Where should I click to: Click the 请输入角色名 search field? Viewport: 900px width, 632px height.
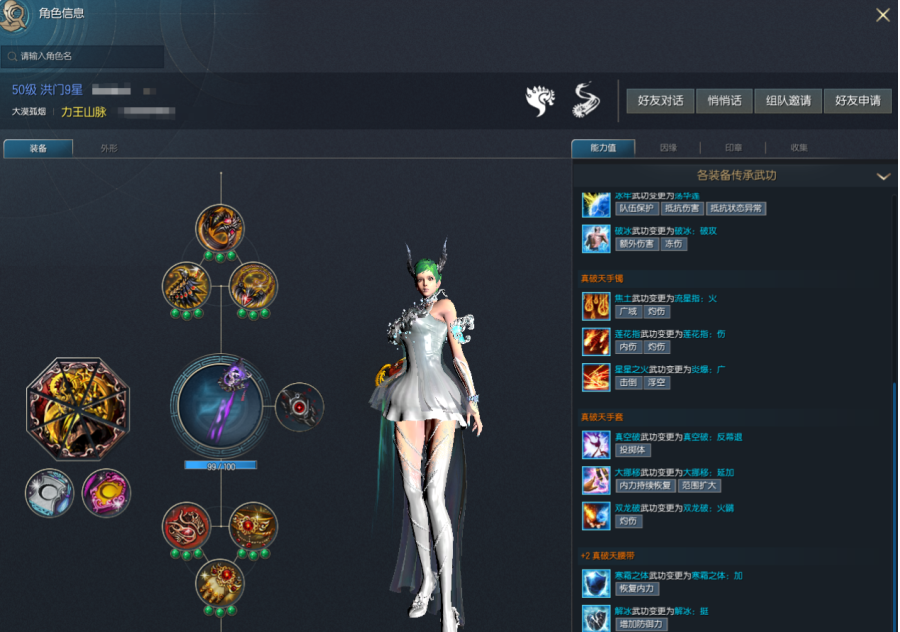click(85, 57)
